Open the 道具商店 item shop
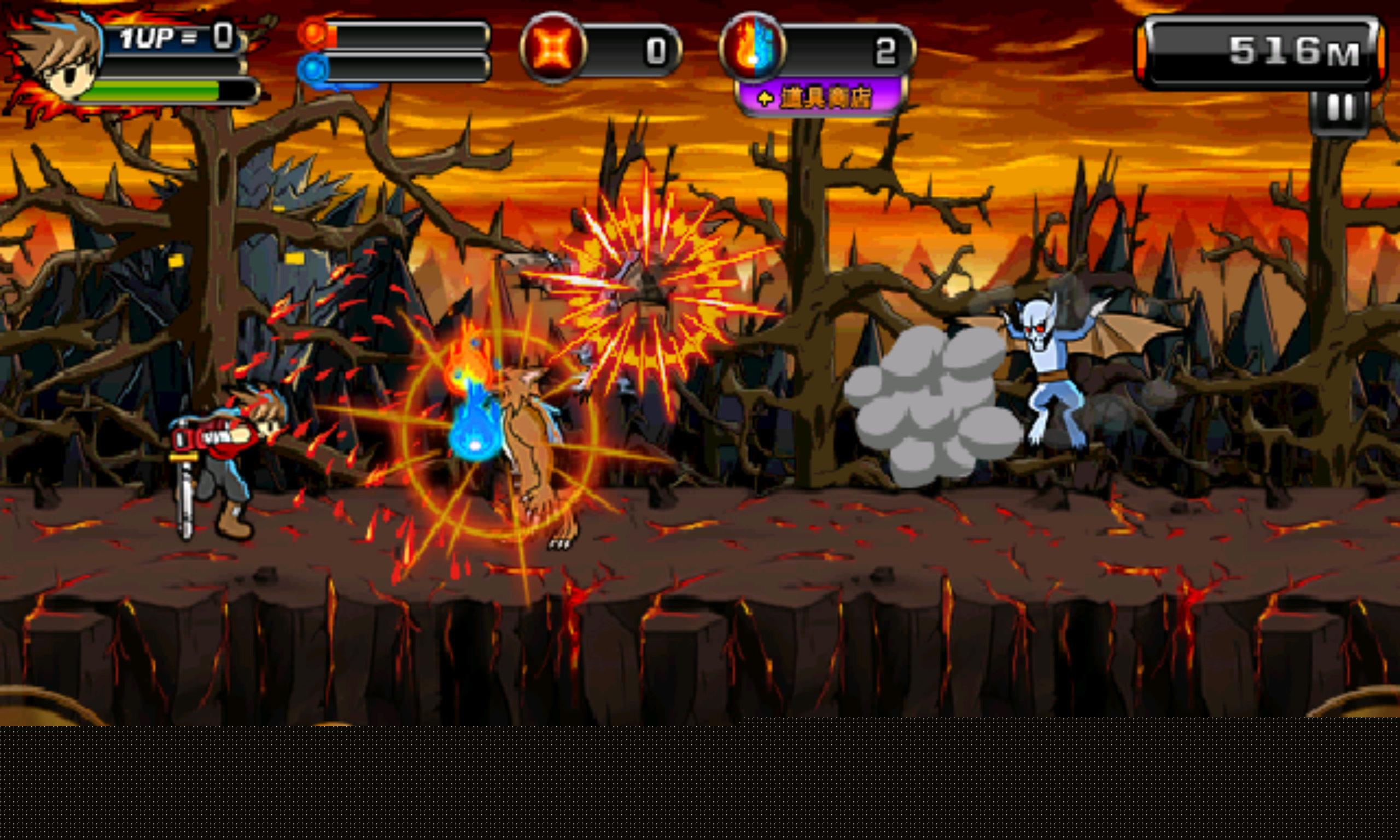This screenshot has height=840, width=1400. (x=819, y=98)
